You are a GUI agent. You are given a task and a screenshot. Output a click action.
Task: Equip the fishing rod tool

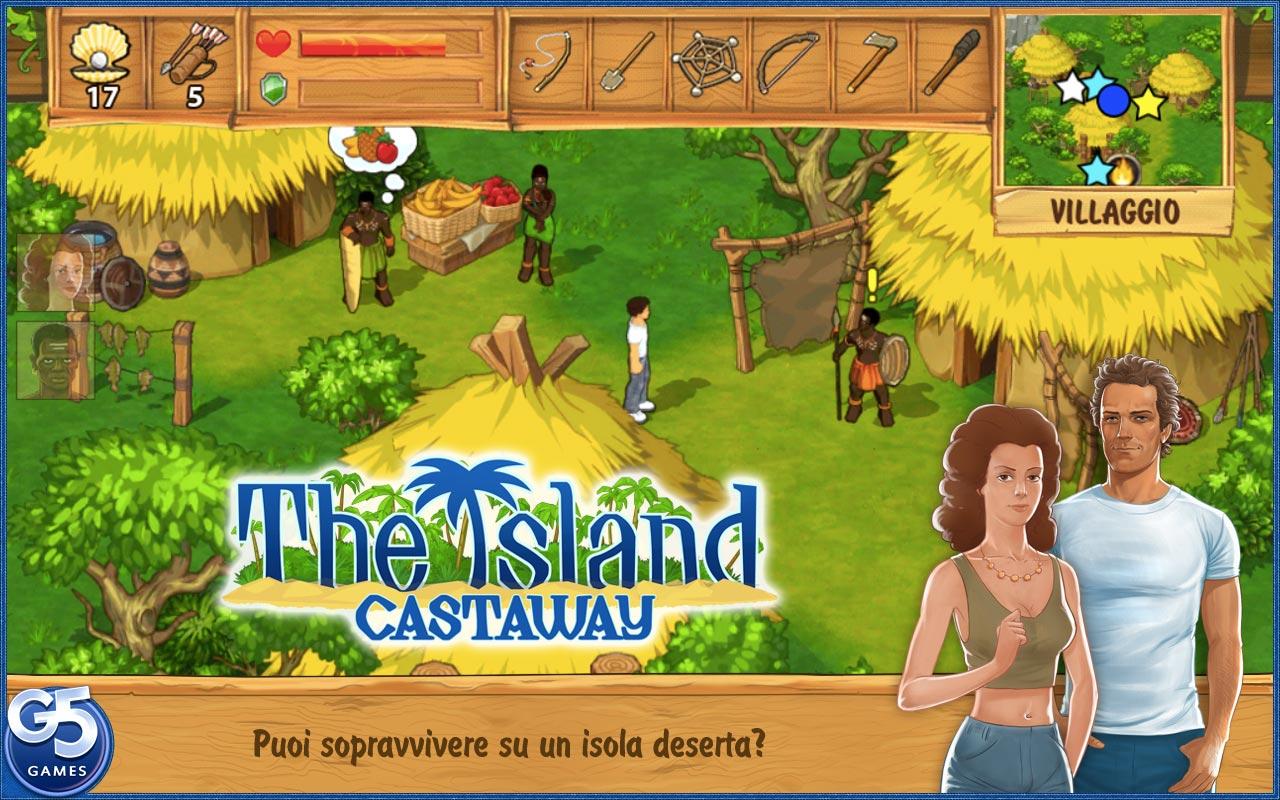547,62
